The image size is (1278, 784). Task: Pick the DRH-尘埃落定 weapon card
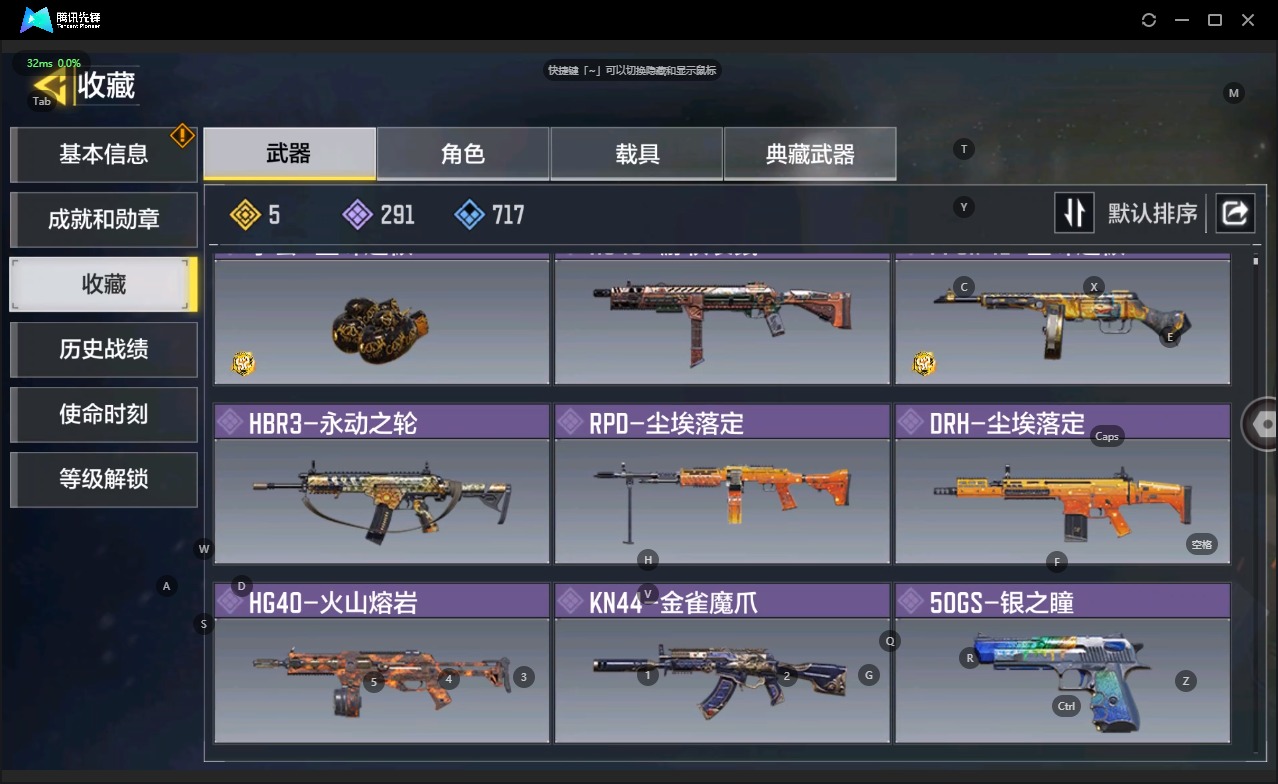click(1062, 484)
